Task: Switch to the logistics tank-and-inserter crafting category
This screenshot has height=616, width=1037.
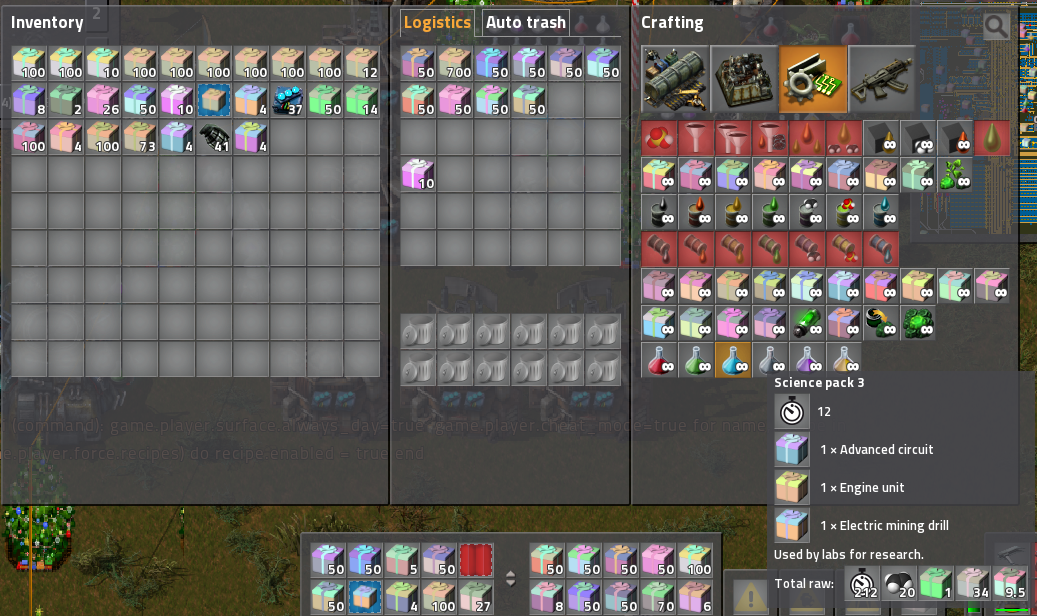Action: tap(675, 79)
